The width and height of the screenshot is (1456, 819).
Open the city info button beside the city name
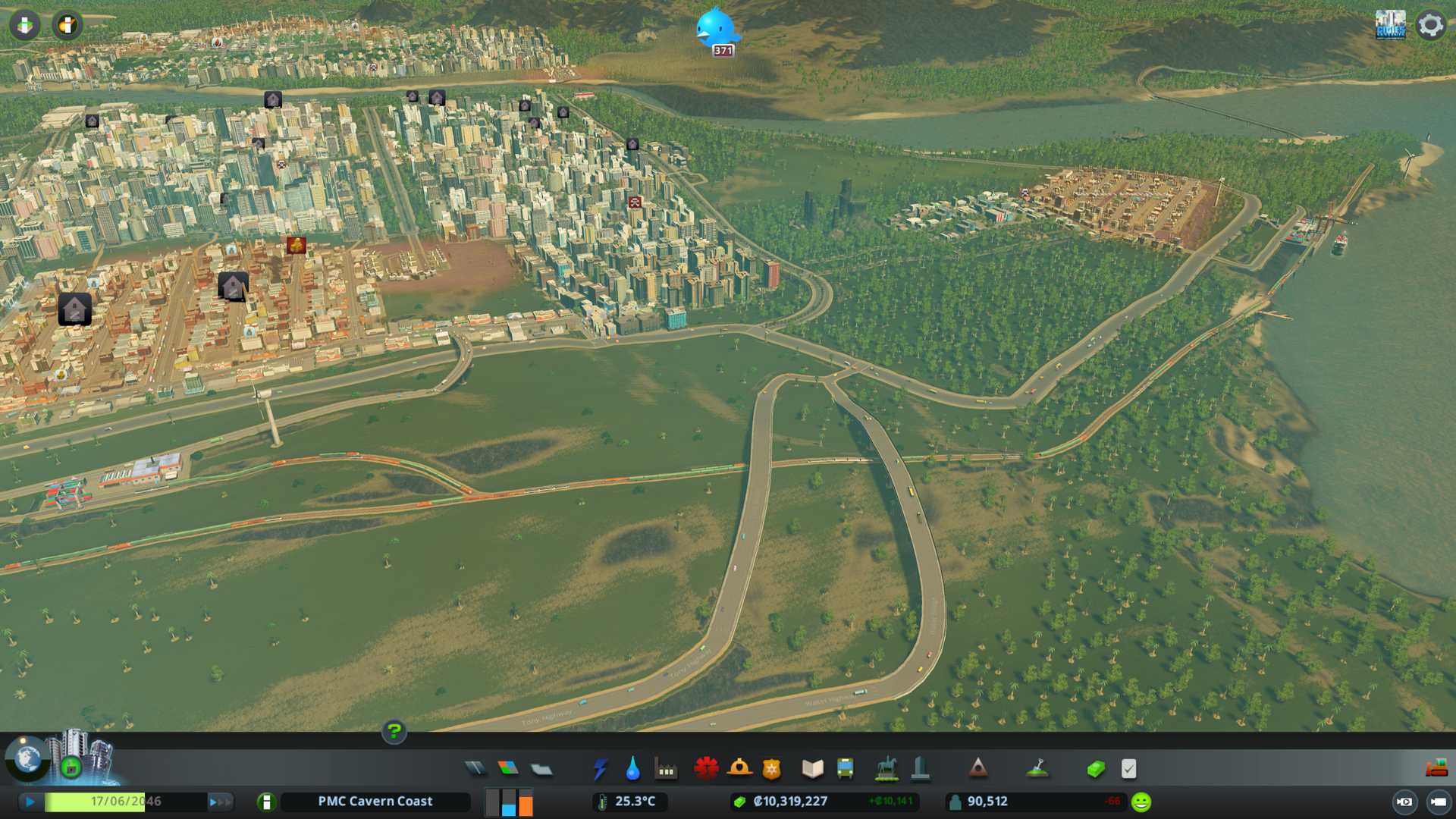[266, 802]
